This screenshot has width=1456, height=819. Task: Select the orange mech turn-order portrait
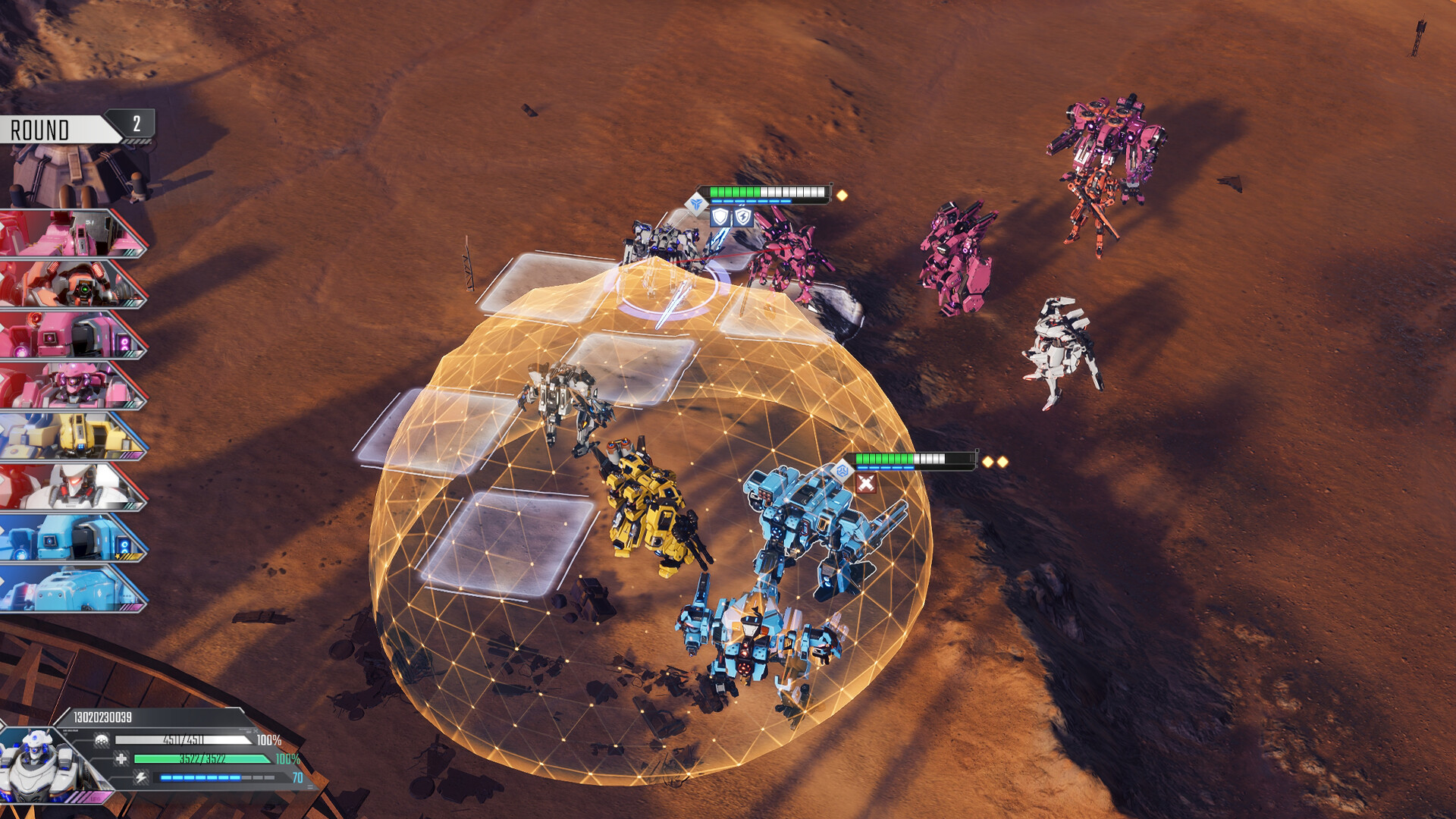pyautogui.click(x=72, y=284)
